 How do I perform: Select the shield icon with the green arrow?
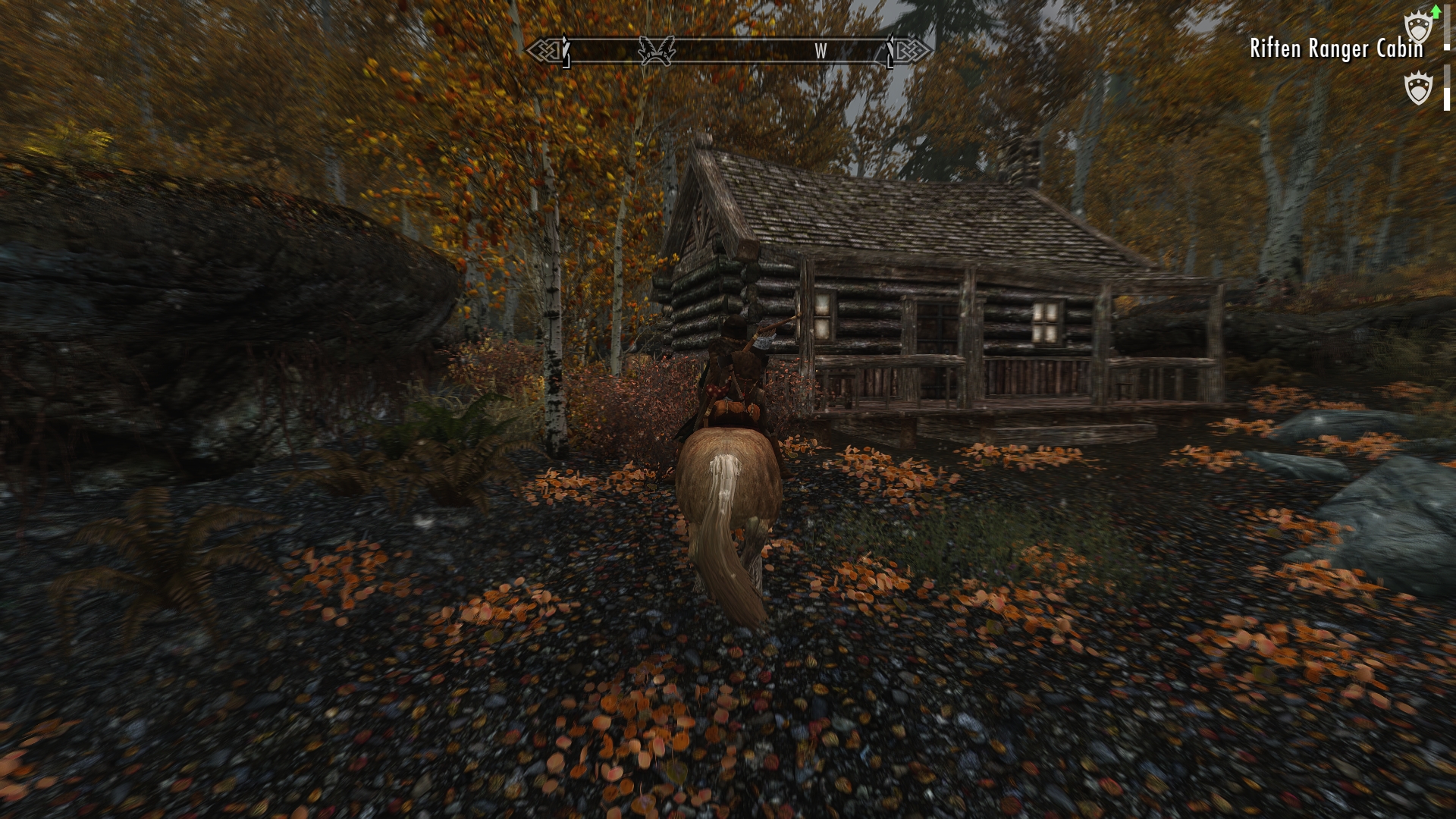click(x=1418, y=29)
